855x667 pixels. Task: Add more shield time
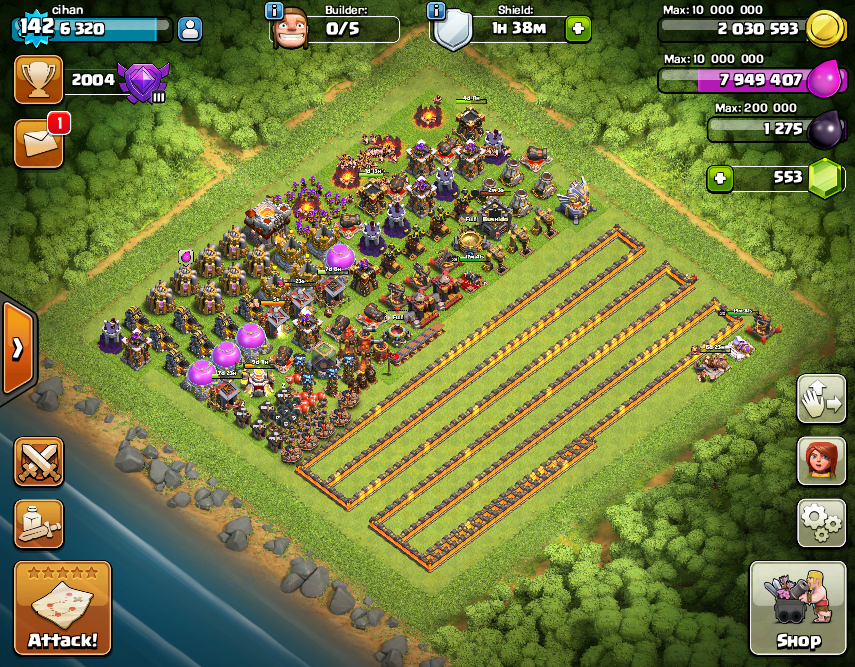(x=577, y=29)
